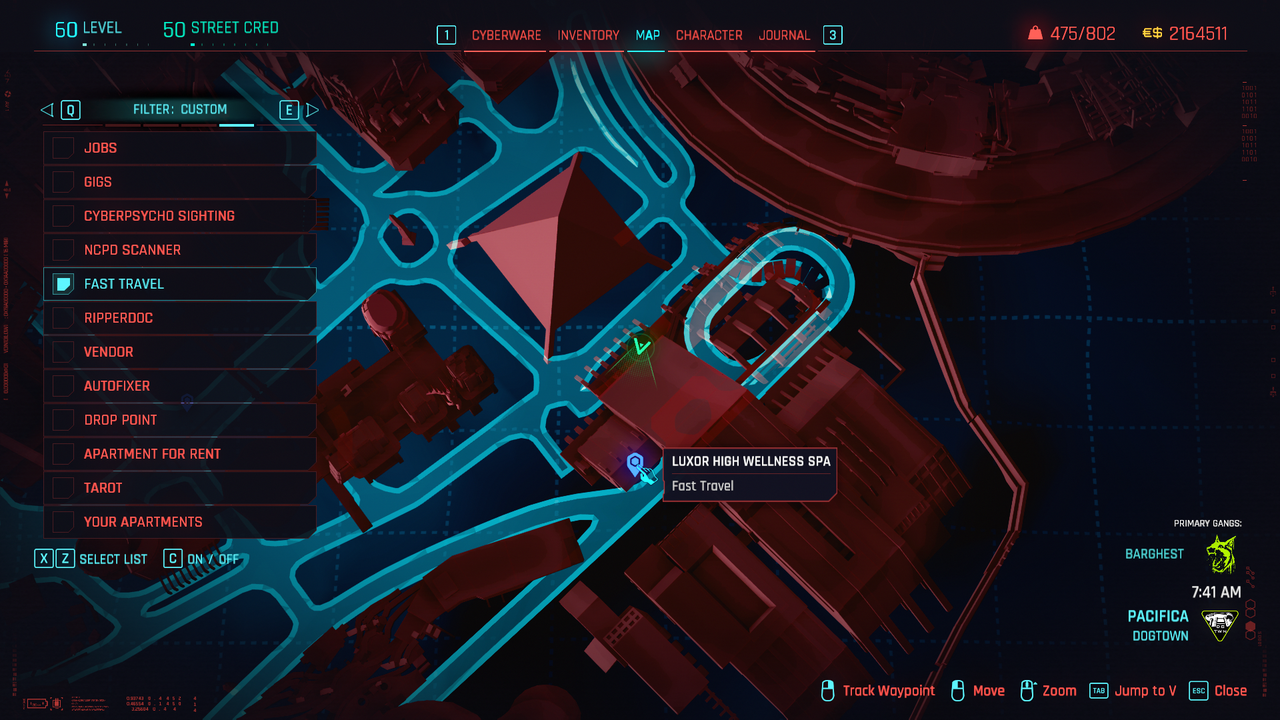Show Tarot markers on map

tap(64, 488)
